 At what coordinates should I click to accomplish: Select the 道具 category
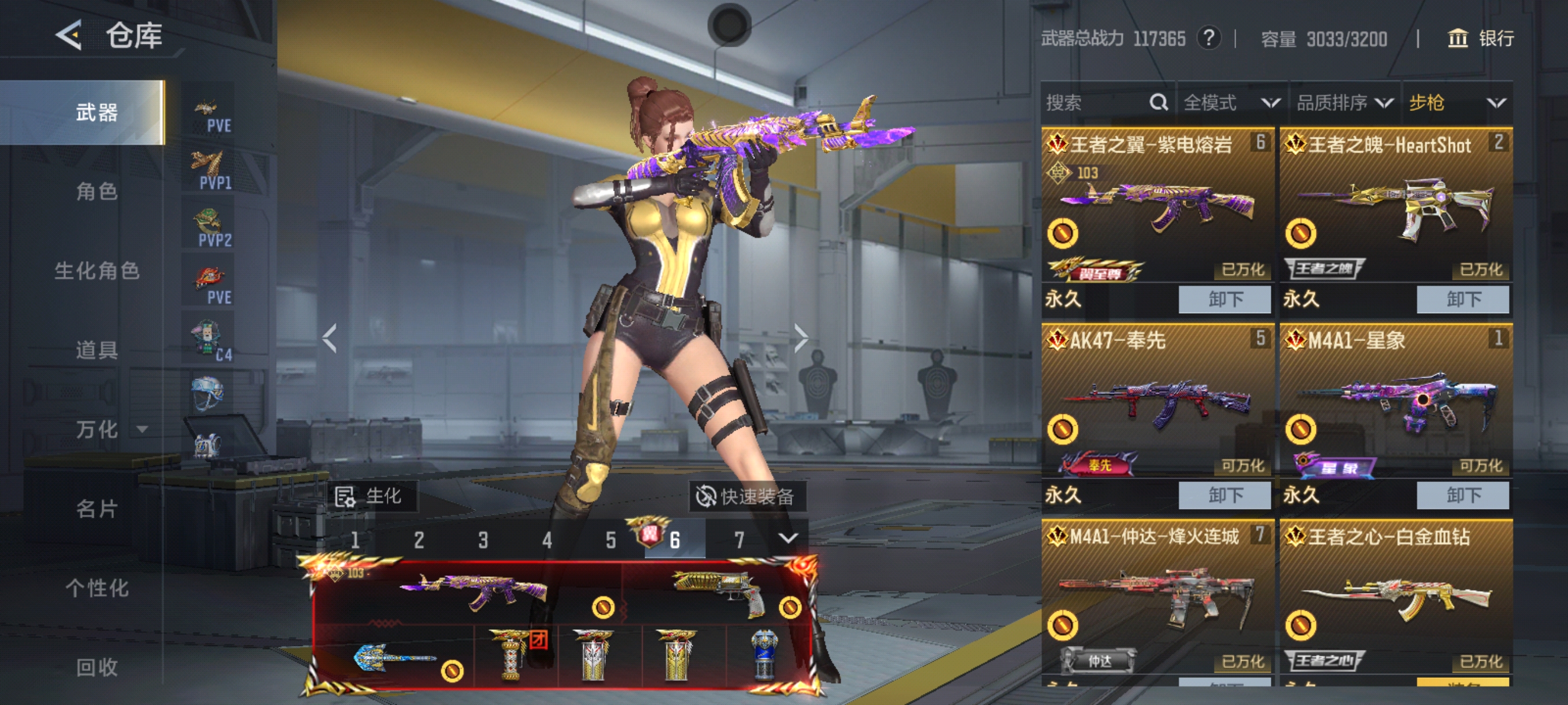(96, 350)
